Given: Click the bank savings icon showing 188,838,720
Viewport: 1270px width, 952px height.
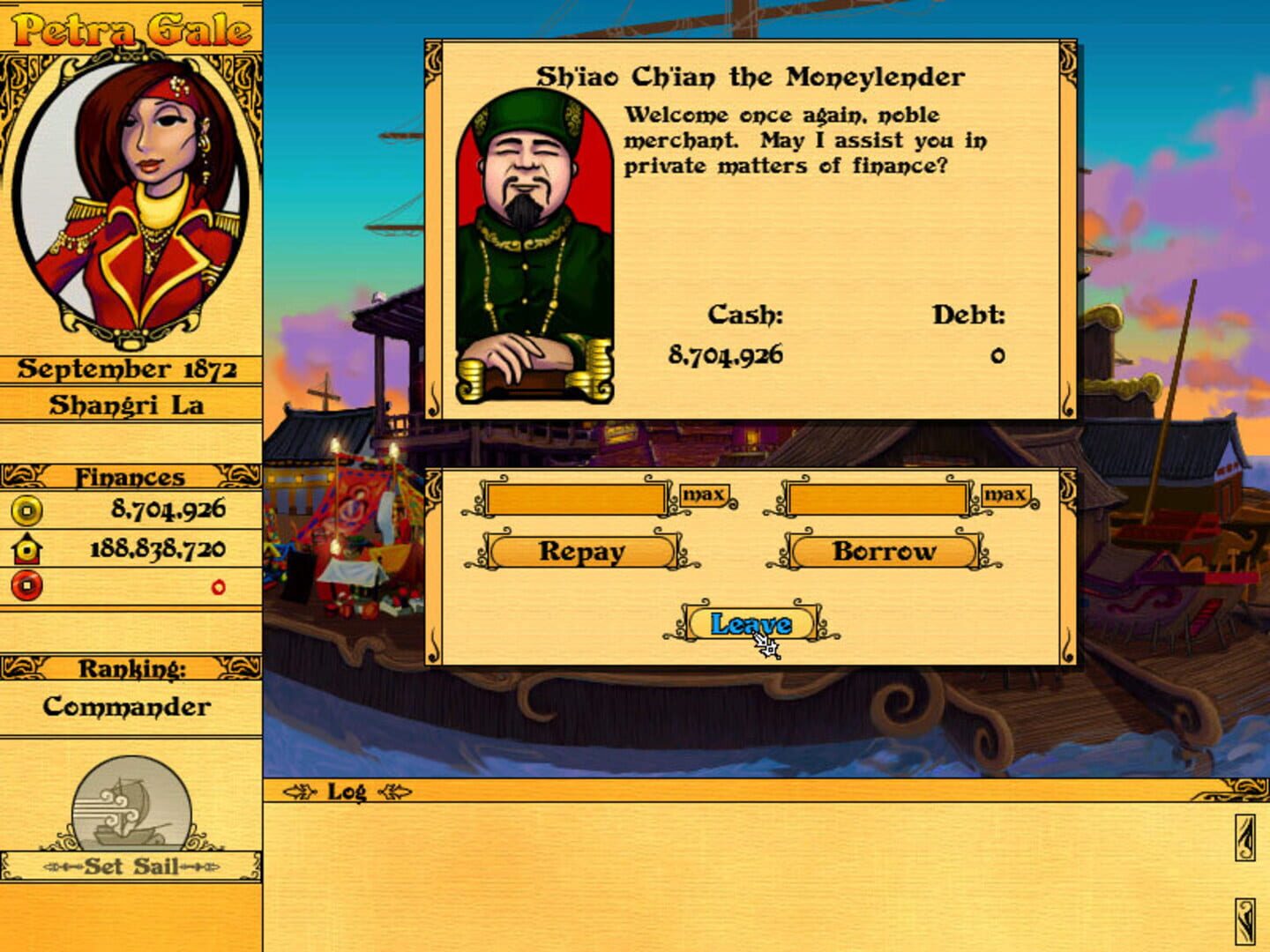Looking at the screenshot, I should [23, 545].
